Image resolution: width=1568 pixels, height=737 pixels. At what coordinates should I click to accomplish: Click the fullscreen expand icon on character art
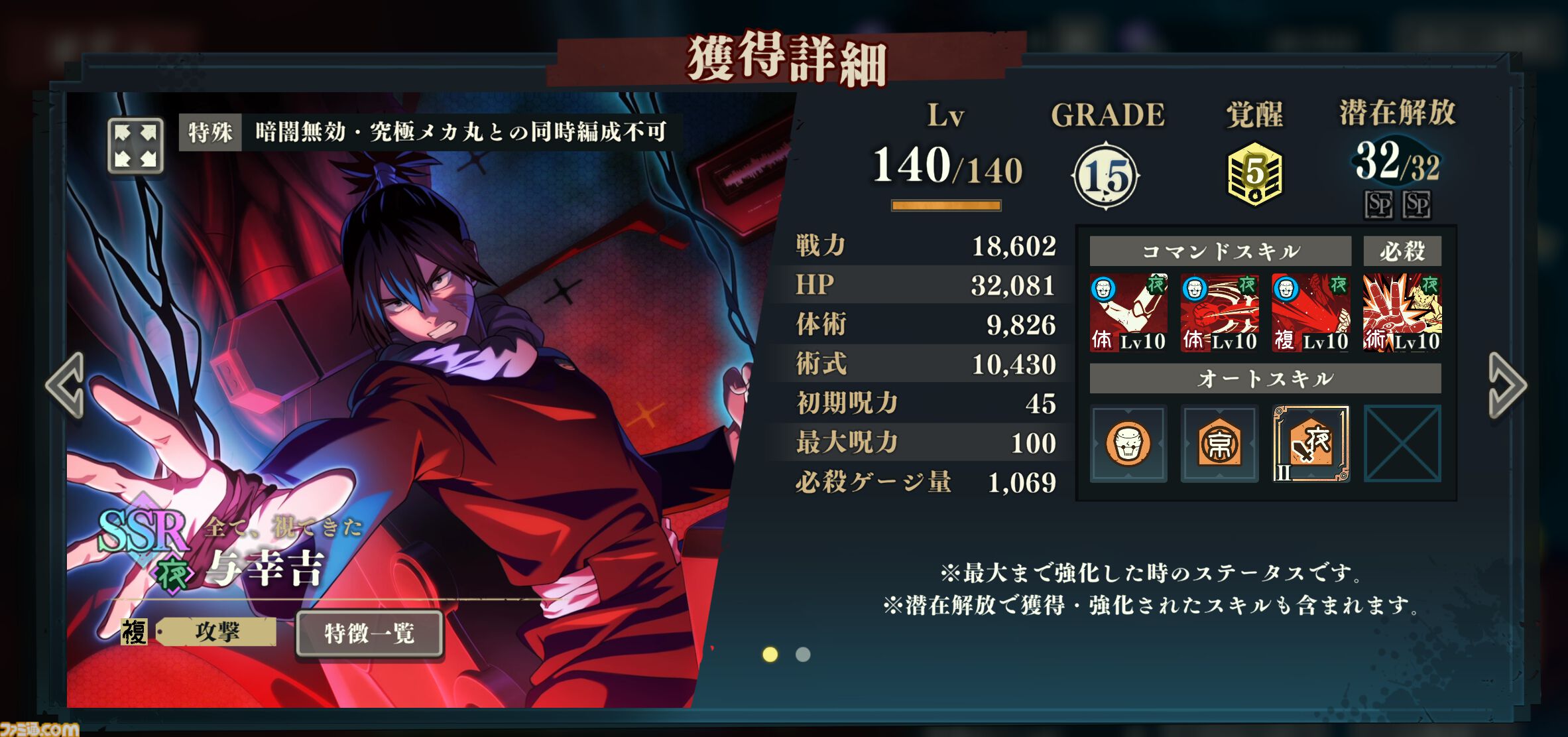[136, 145]
